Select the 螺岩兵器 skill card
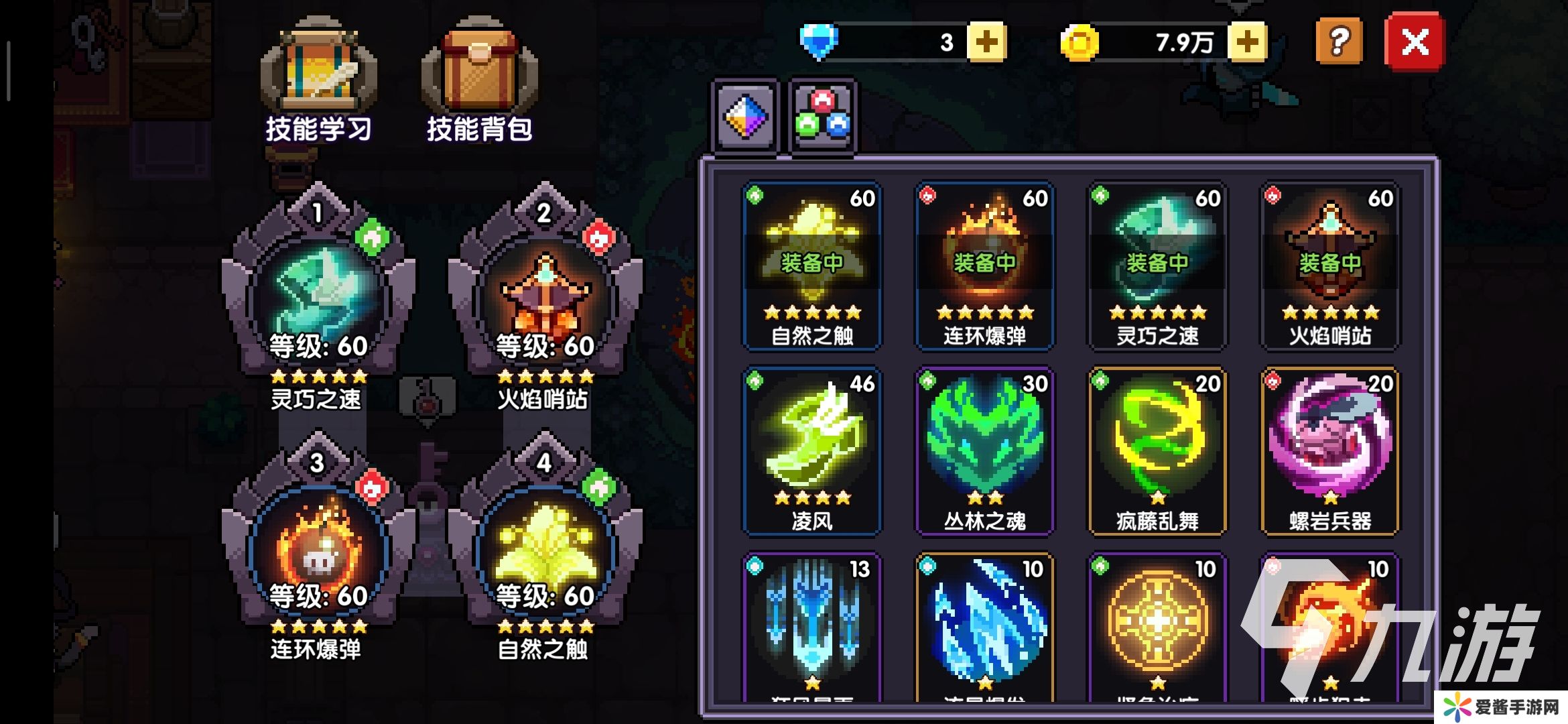 (1330, 450)
